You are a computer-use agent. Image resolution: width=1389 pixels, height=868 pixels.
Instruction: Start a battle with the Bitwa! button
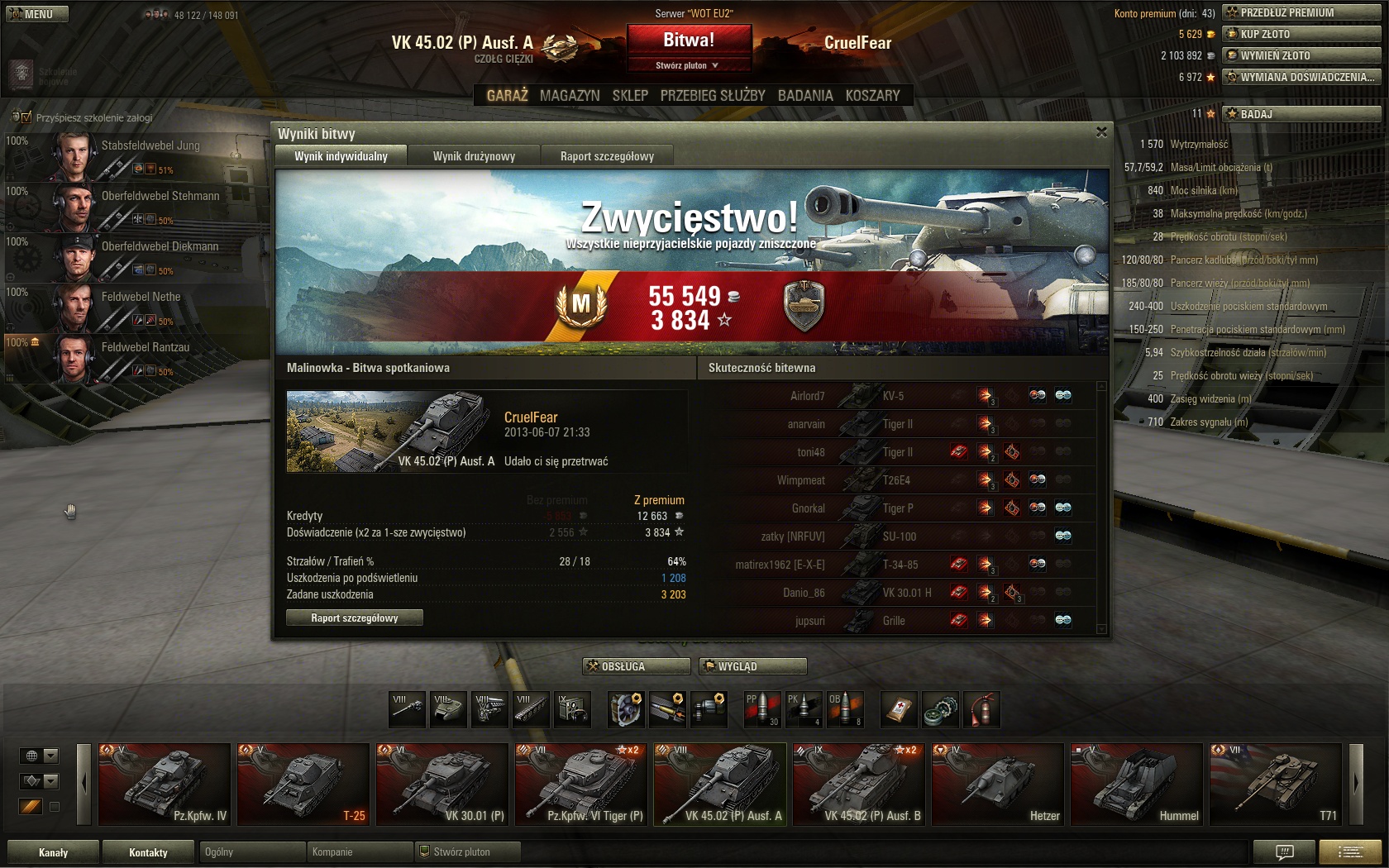pyautogui.click(x=689, y=40)
